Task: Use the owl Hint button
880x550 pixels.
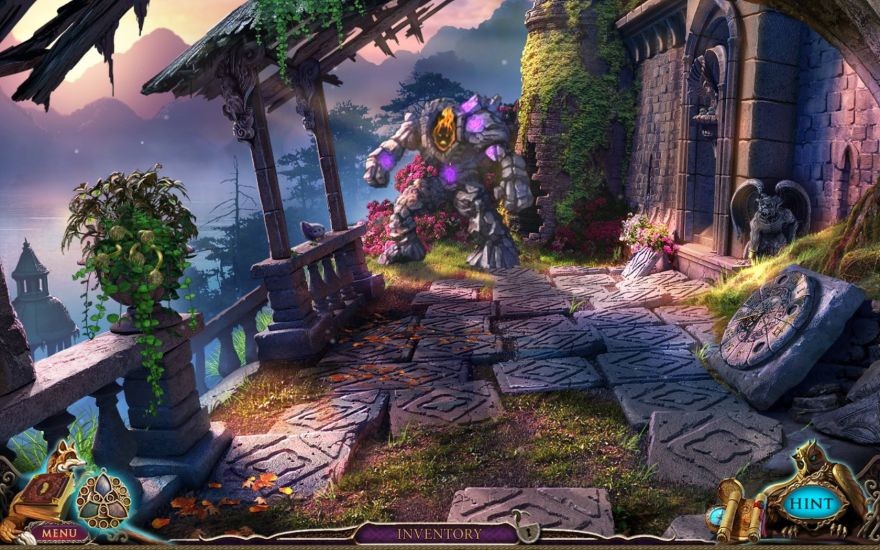Action: 811,502
